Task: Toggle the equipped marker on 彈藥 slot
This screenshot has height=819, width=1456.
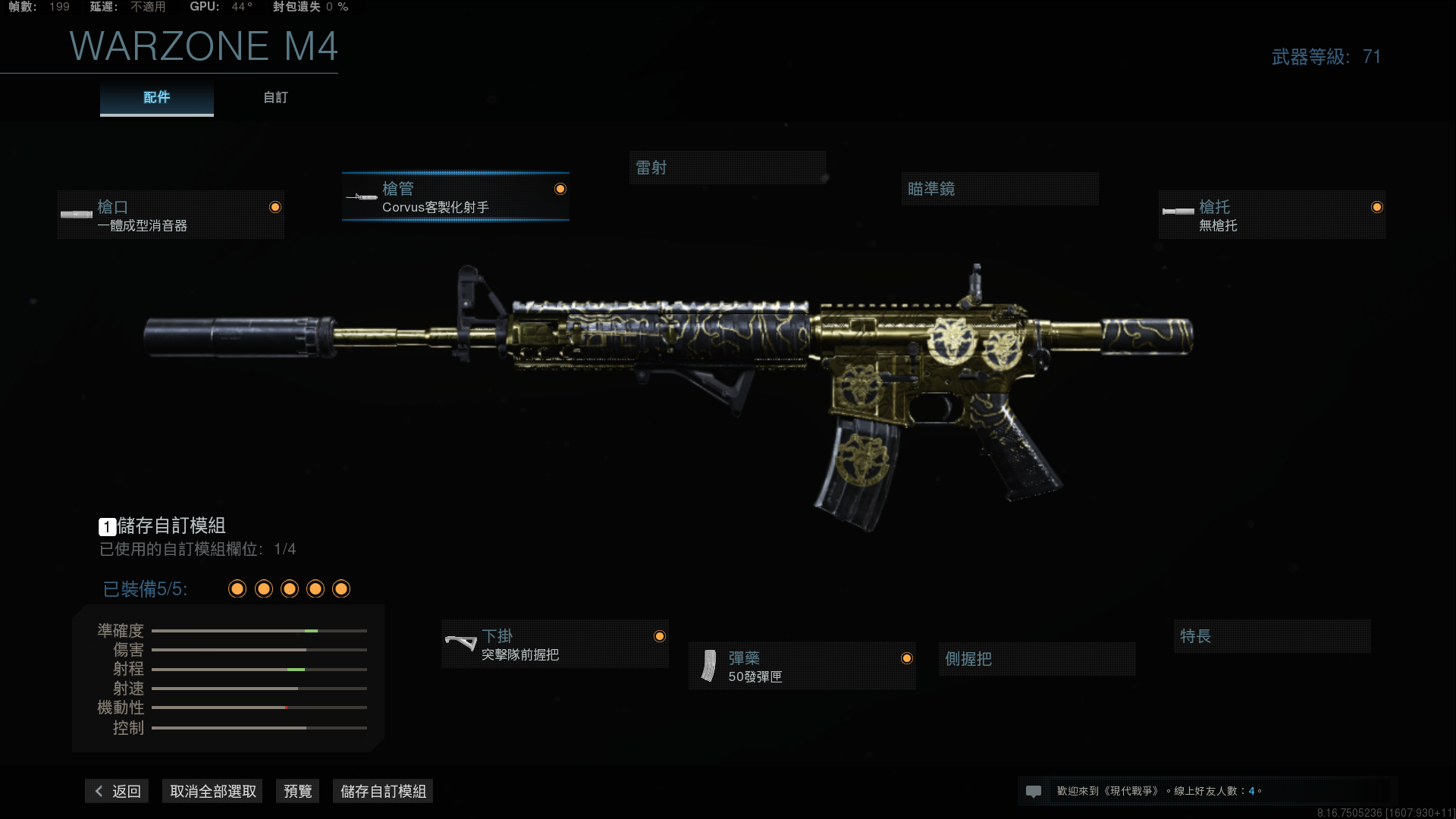Action: (907, 657)
